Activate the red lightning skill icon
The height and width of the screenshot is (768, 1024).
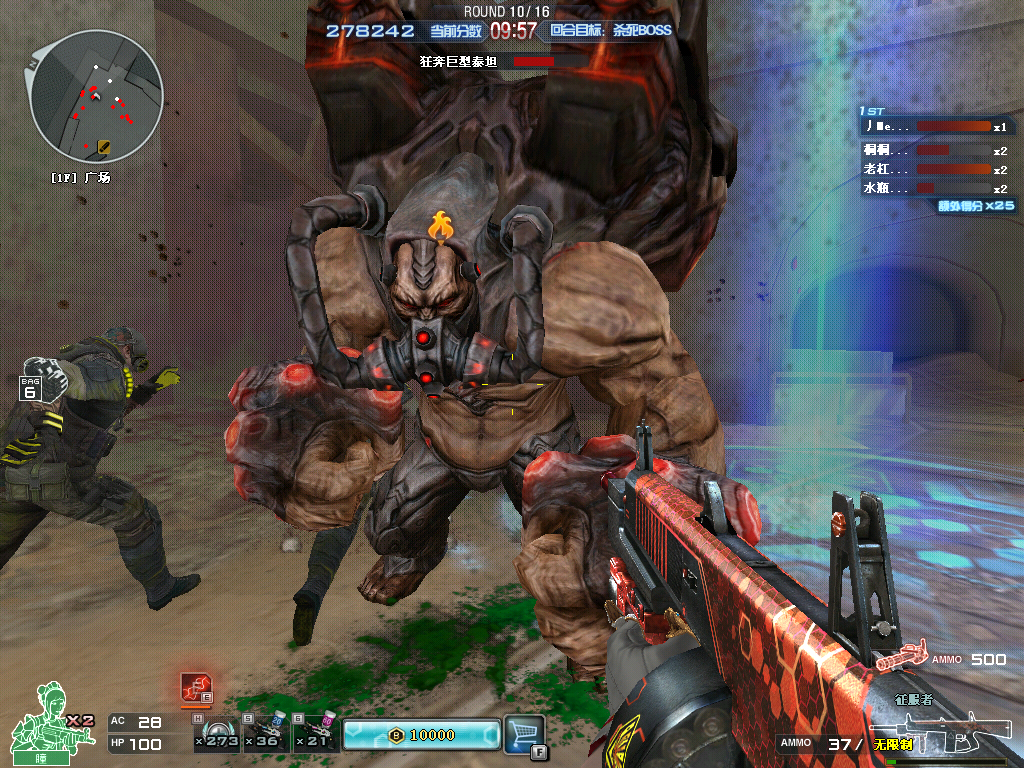point(195,686)
